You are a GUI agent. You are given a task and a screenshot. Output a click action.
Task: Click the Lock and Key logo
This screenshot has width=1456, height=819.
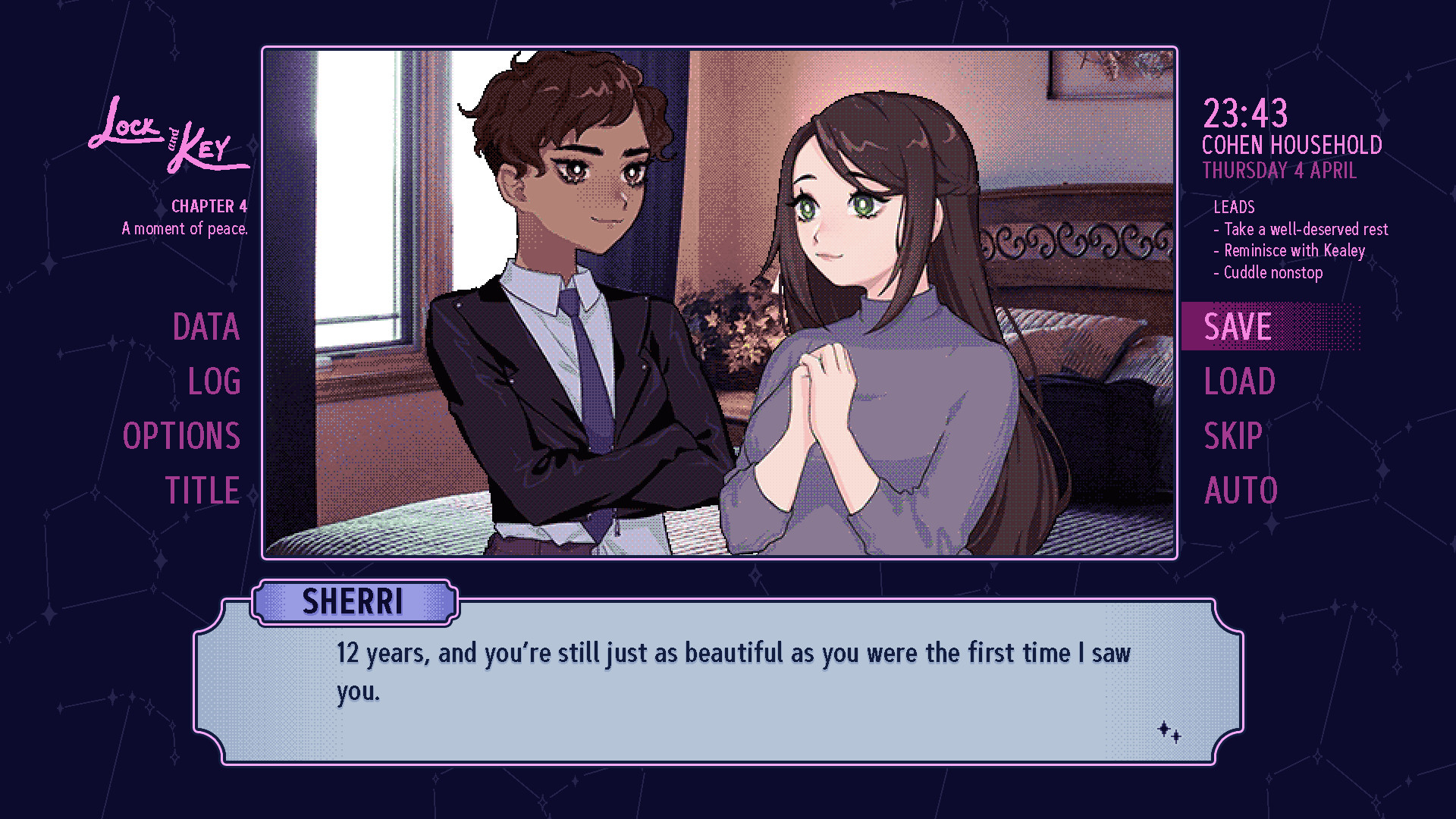click(167, 140)
